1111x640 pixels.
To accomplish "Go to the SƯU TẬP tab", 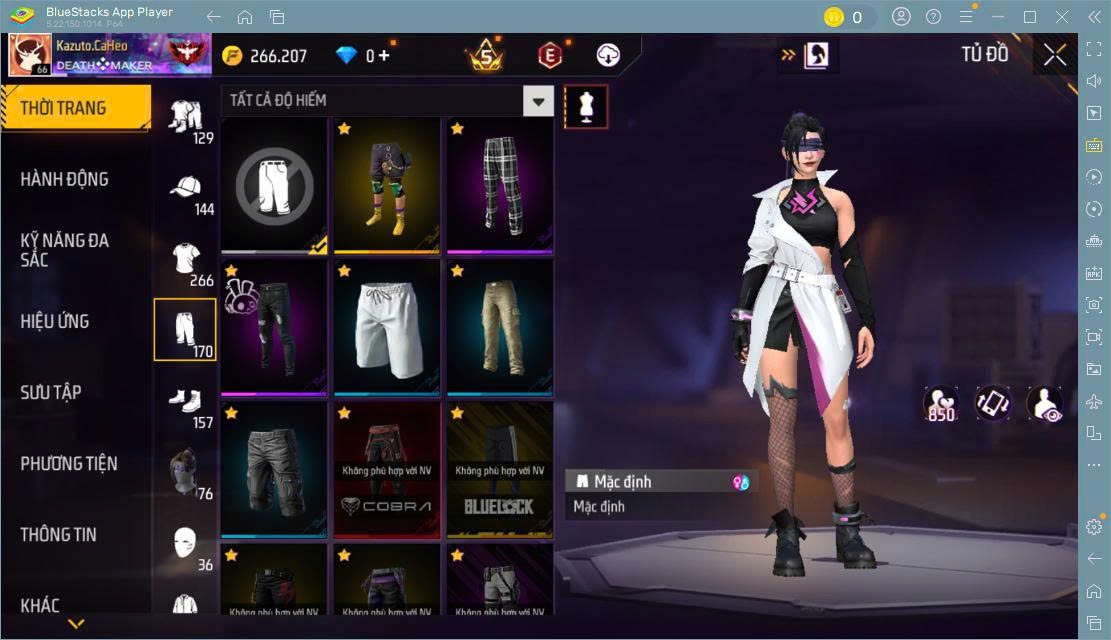I will point(51,392).
